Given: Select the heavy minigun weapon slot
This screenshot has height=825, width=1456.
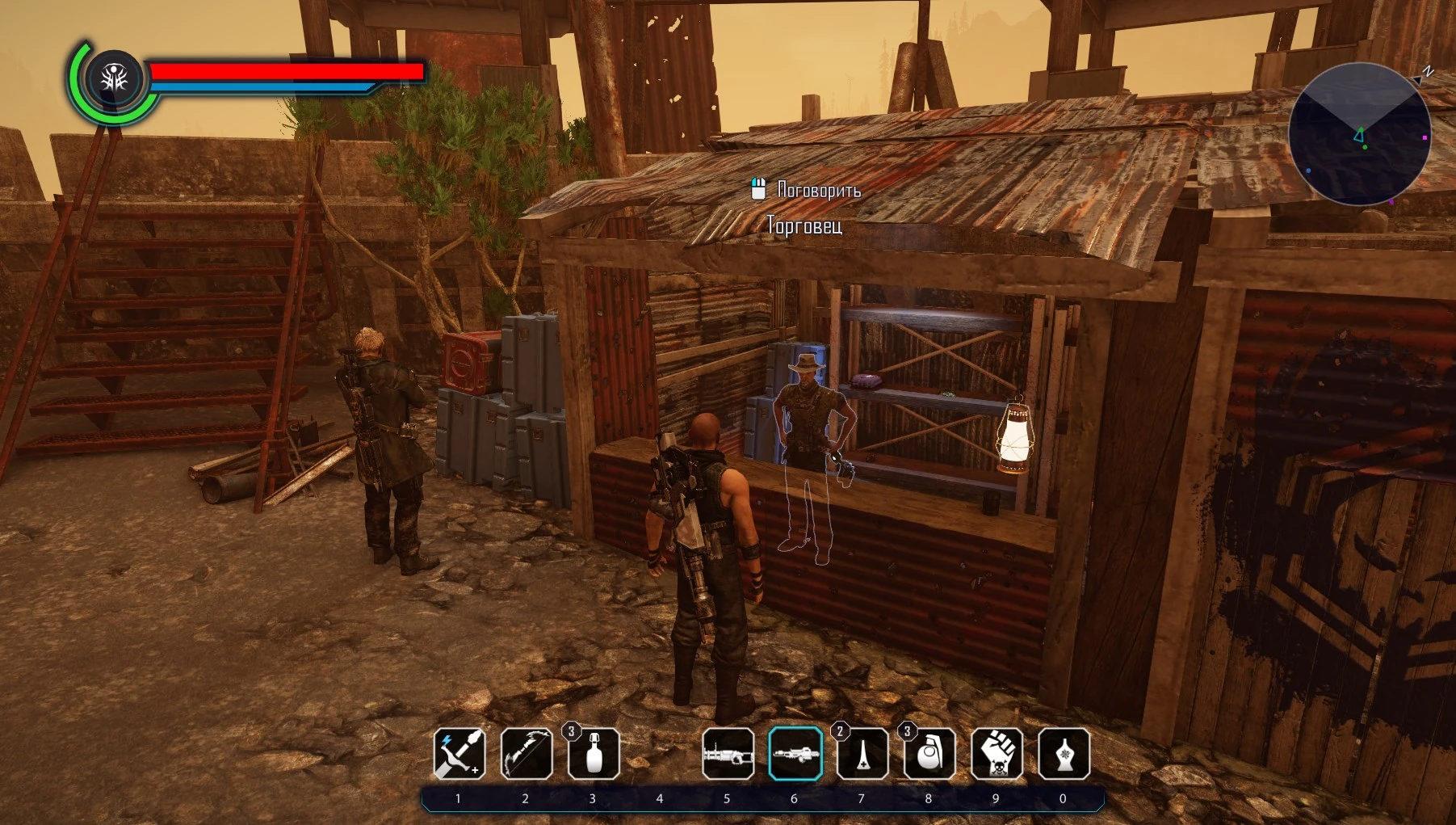Looking at the screenshot, I should tap(728, 754).
